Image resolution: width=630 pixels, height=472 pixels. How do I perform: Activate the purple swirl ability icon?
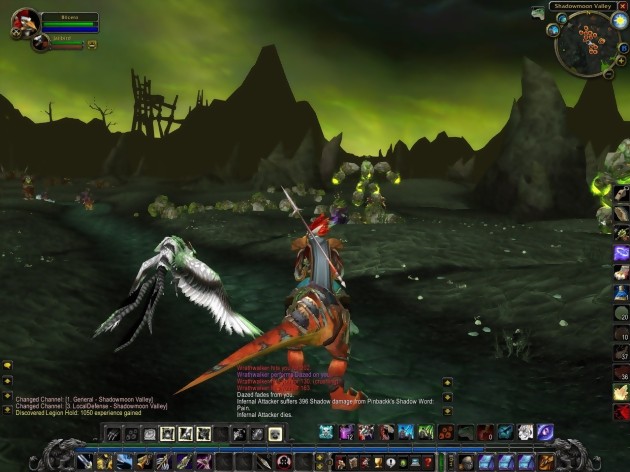[545, 431]
